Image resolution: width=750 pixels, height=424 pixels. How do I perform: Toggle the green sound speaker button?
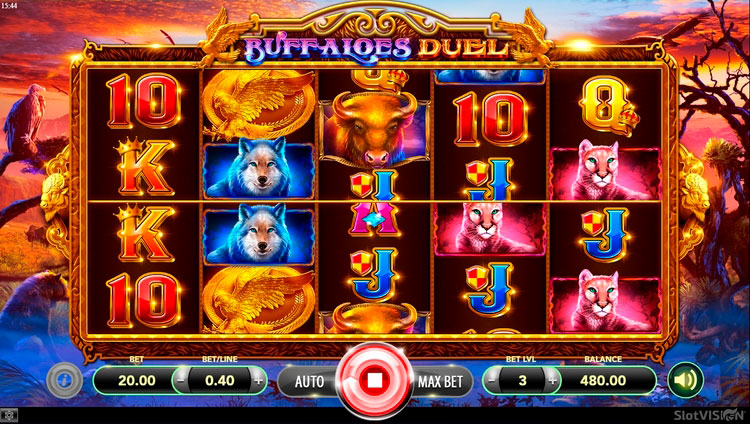click(685, 380)
